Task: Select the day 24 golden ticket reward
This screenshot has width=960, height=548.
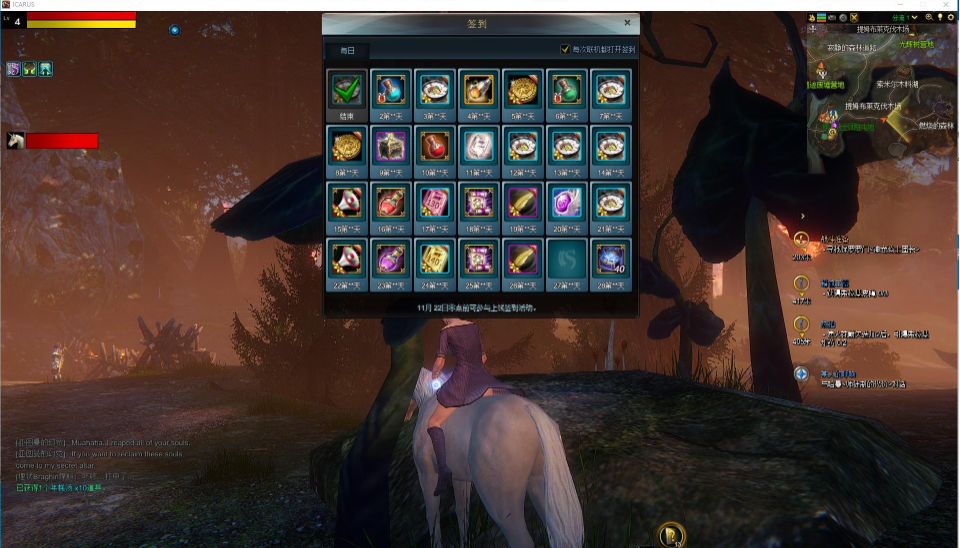Action: [435, 259]
